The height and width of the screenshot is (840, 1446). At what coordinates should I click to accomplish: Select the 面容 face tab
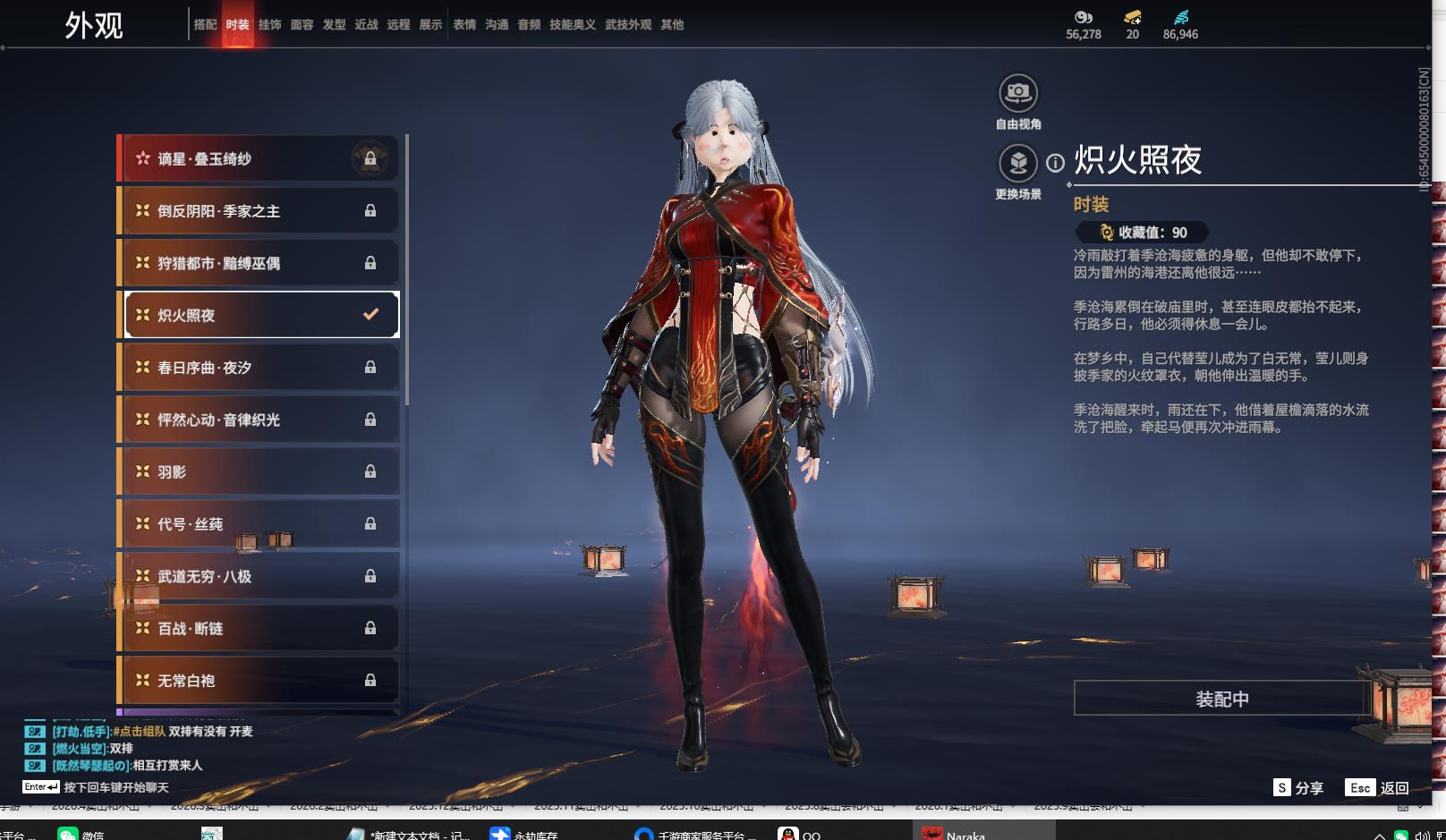pyautogui.click(x=302, y=25)
